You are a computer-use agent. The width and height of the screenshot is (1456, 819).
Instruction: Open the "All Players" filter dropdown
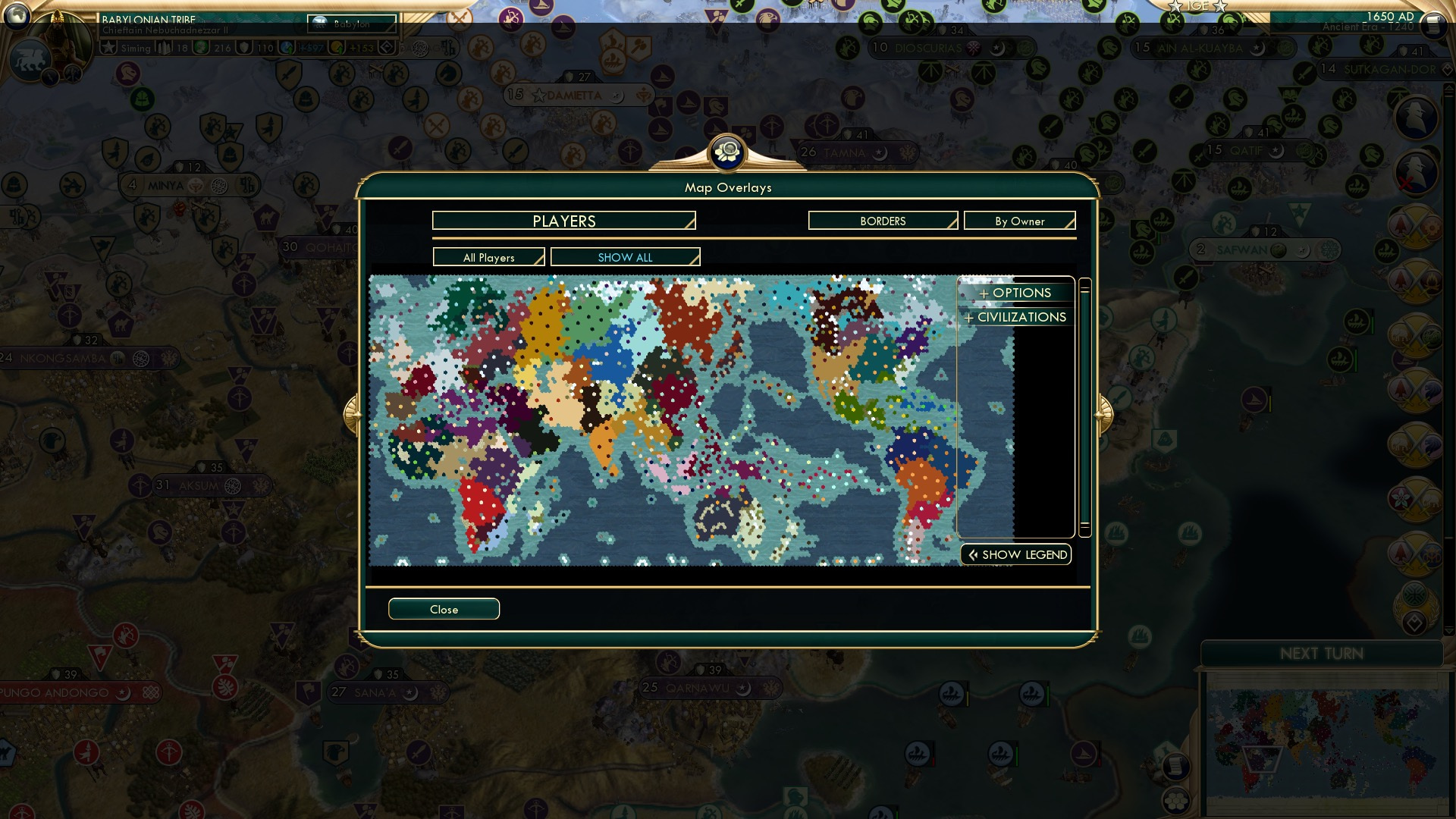coord(489,257)
